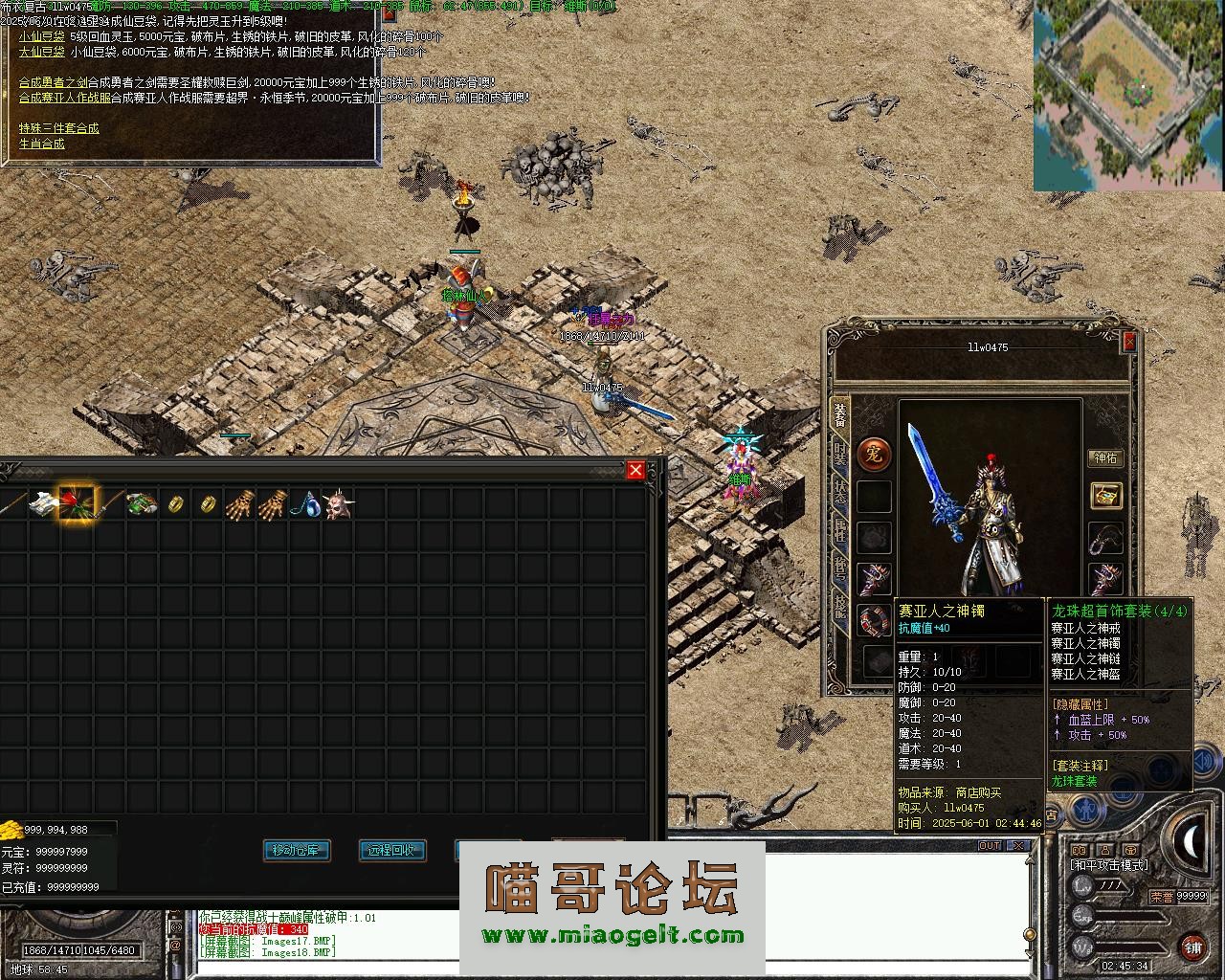The image size is (1225, 980).
Task: Open the red 铺 shop button
Action: (x=1192, y=947)
